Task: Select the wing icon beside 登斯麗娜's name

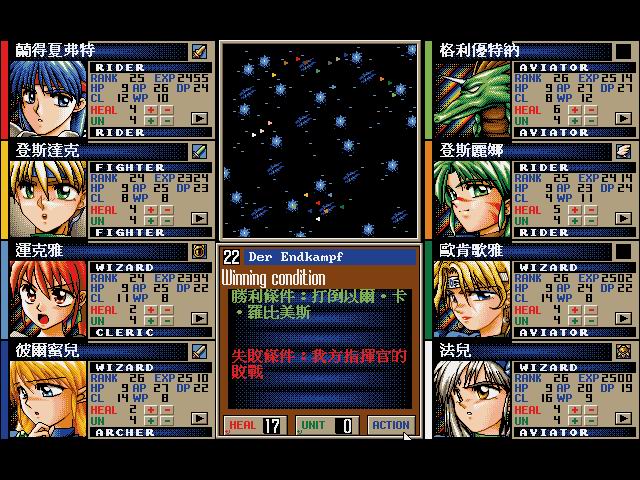Action: [623, 150]
